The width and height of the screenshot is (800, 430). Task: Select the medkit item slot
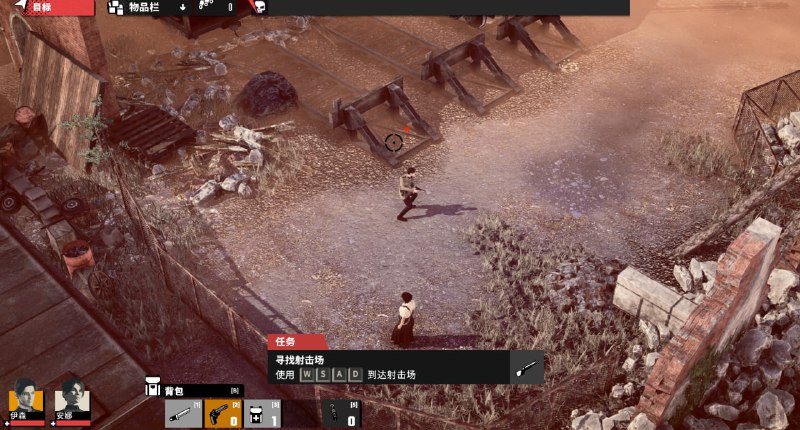(x=262, y=412)
